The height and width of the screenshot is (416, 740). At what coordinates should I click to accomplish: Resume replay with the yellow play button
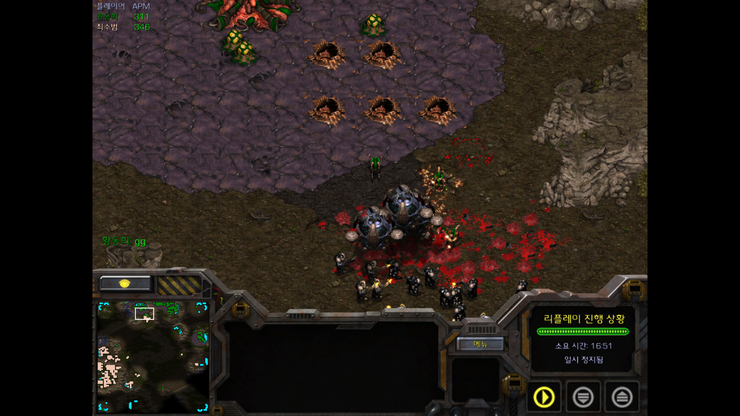tap(544, 396)
